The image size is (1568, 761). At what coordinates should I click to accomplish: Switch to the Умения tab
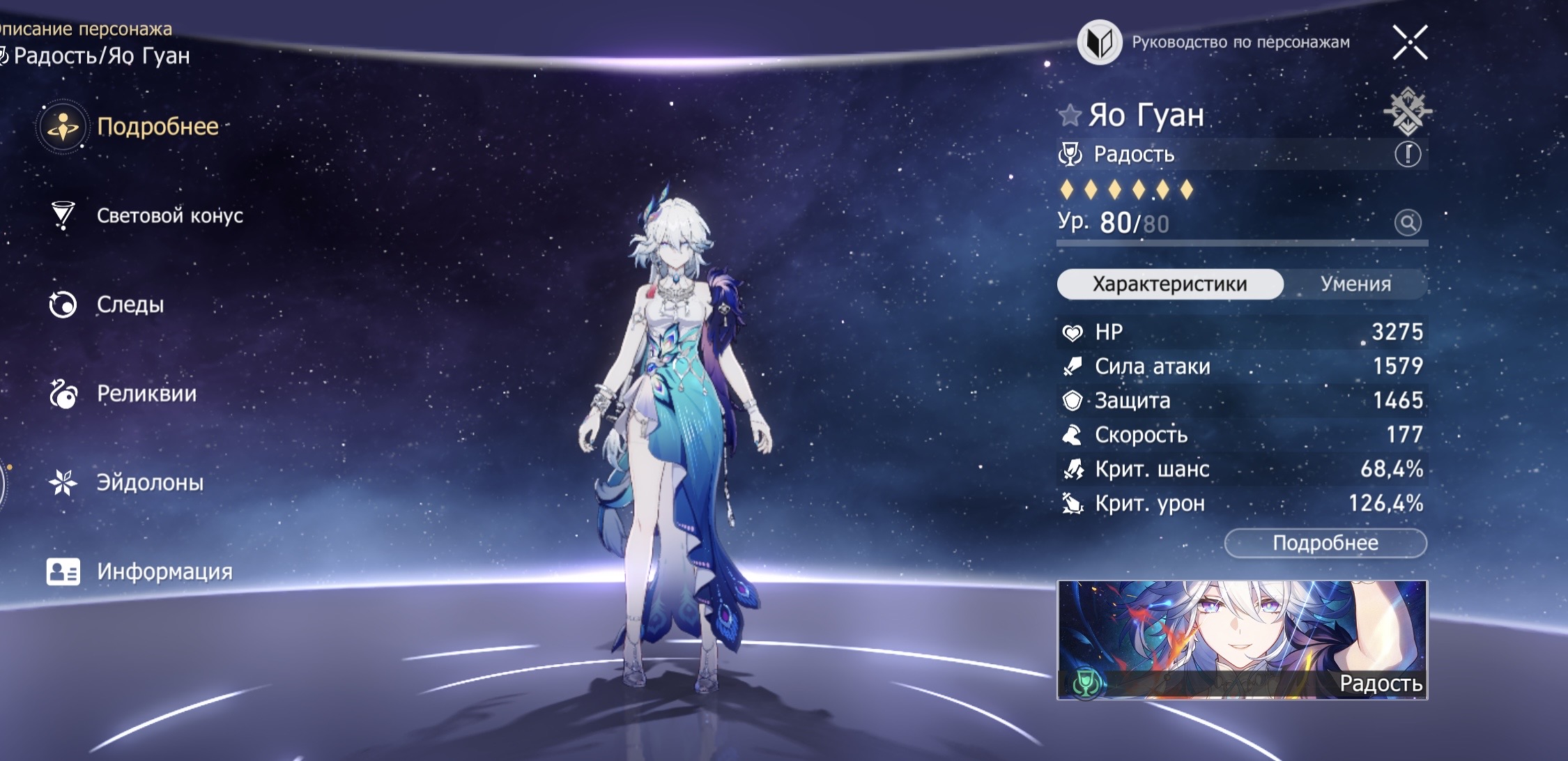tap(1355, 284)
